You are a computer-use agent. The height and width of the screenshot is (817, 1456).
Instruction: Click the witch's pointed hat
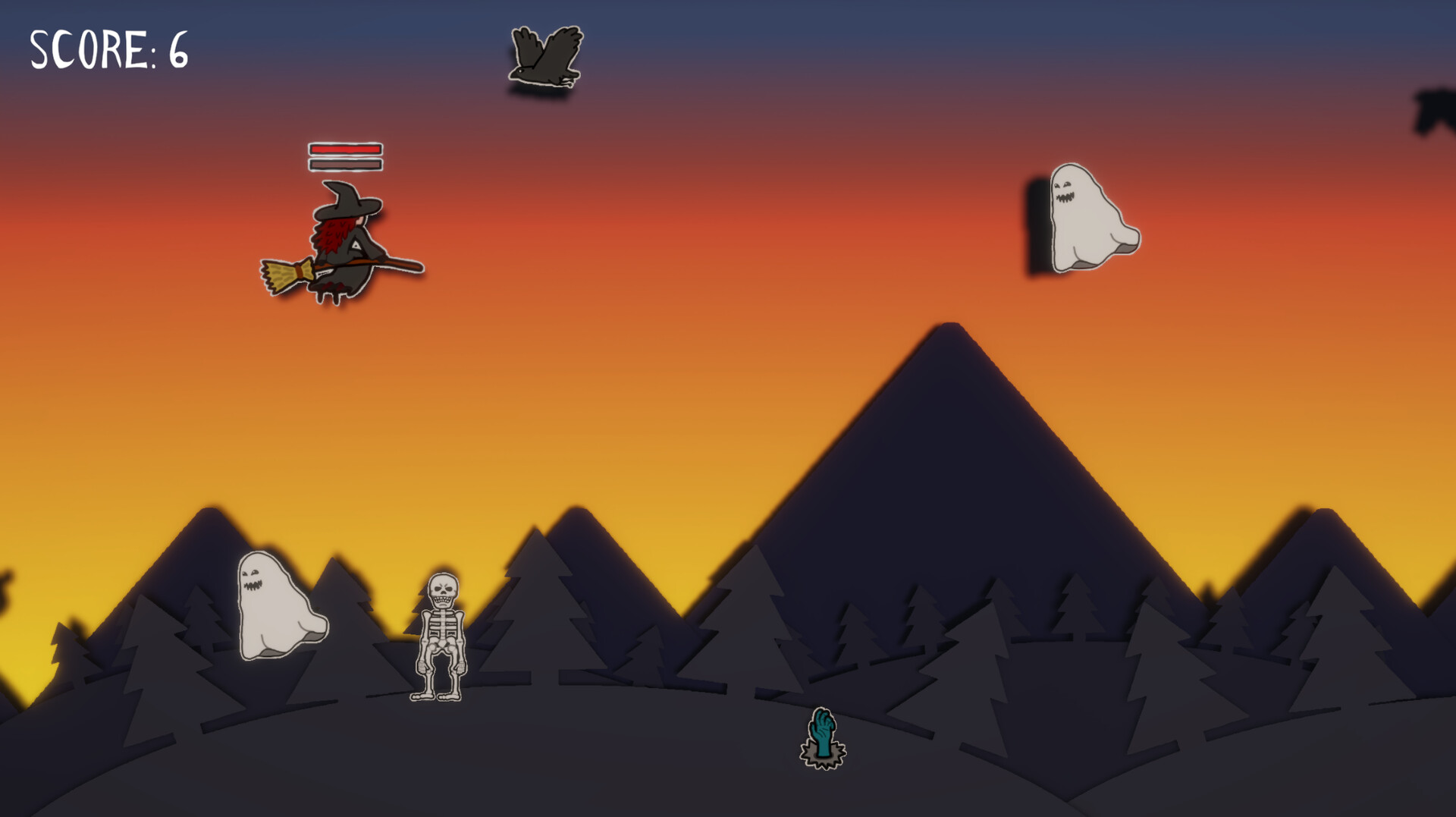pyautogui.click(x=349, y=201)
